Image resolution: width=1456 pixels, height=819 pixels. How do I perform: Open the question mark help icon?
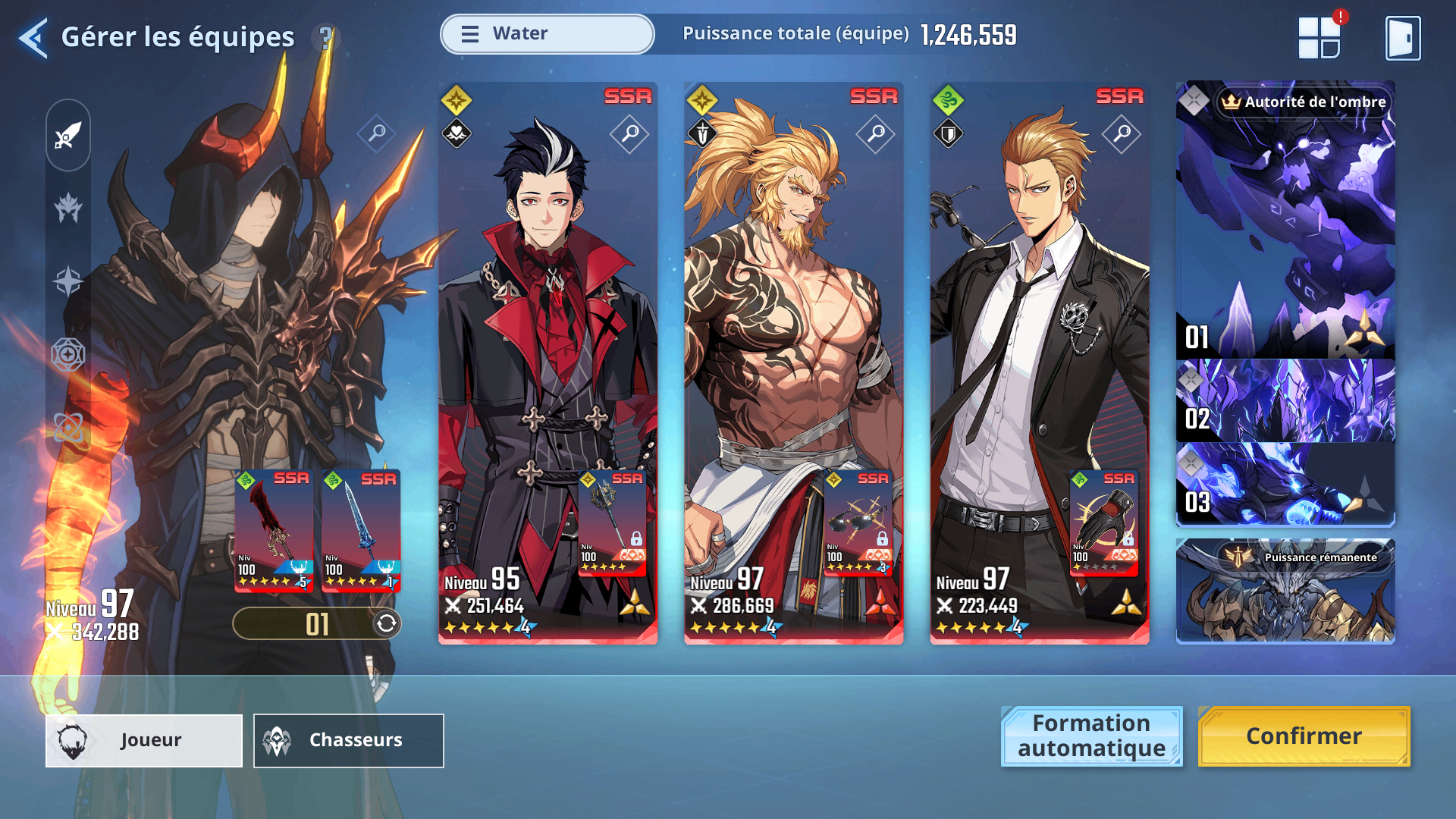[x=326, y=38]
